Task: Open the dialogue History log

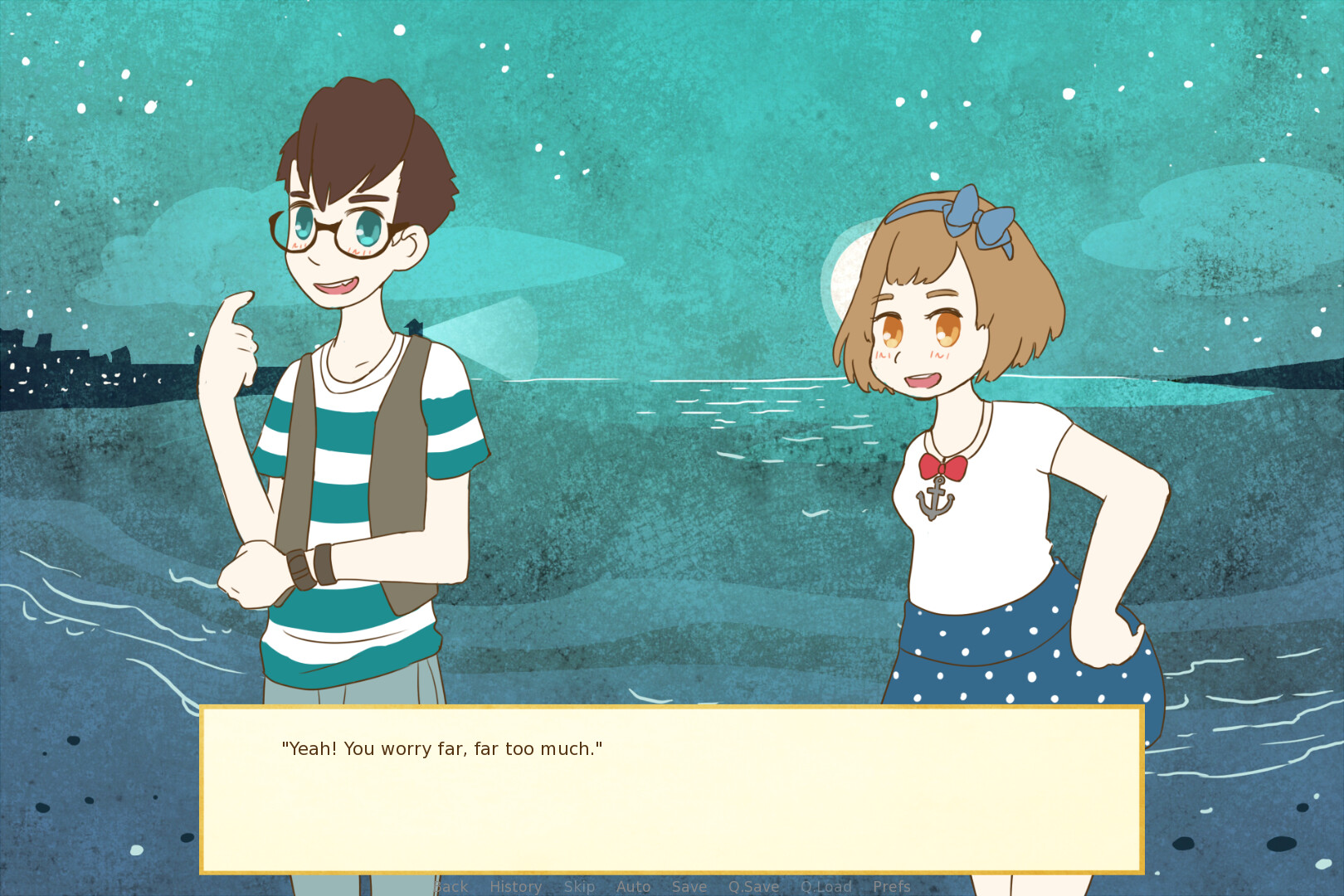Action: point(515,886)
